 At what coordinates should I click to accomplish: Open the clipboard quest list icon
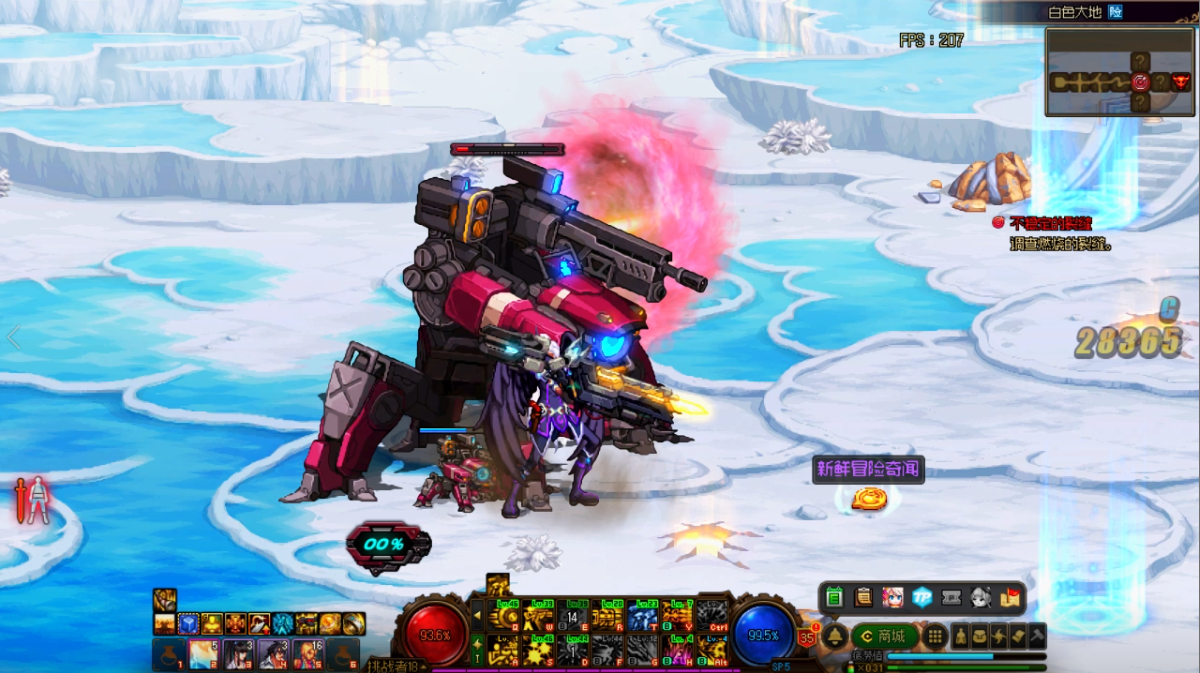(863, 598)
